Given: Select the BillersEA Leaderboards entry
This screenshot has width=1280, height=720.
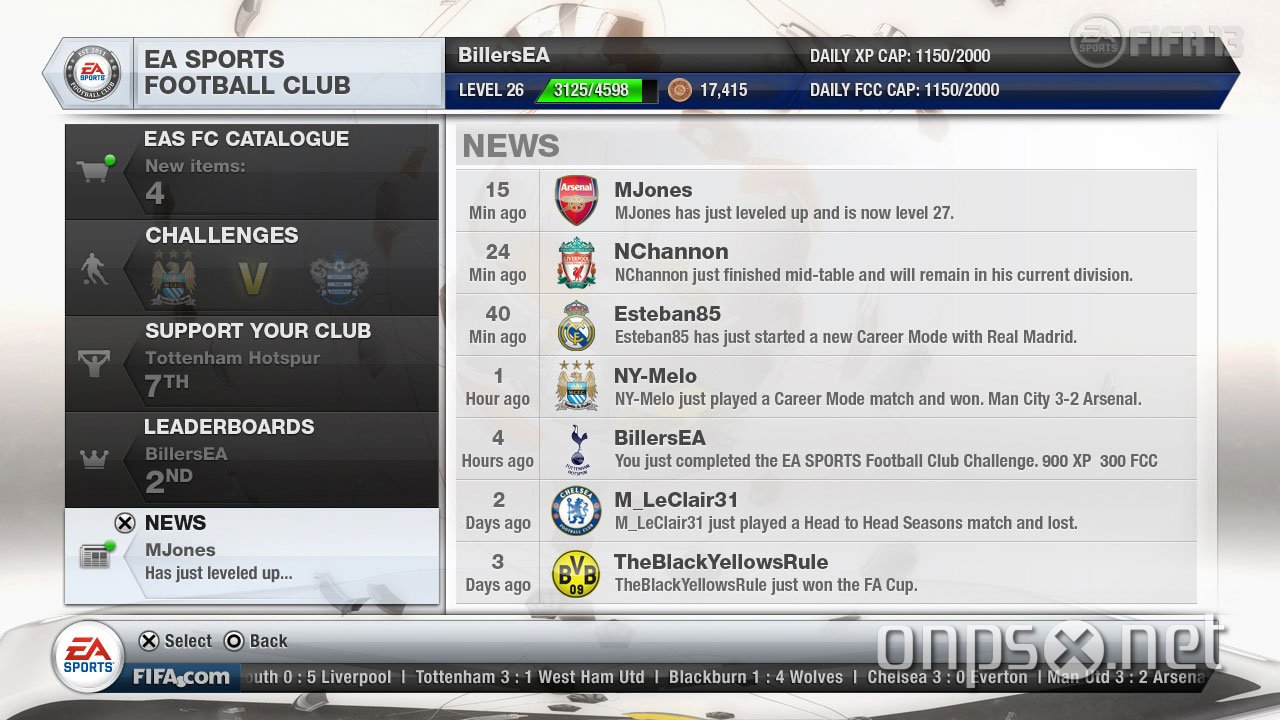Looking at the screenshot, I should (252, 457).
